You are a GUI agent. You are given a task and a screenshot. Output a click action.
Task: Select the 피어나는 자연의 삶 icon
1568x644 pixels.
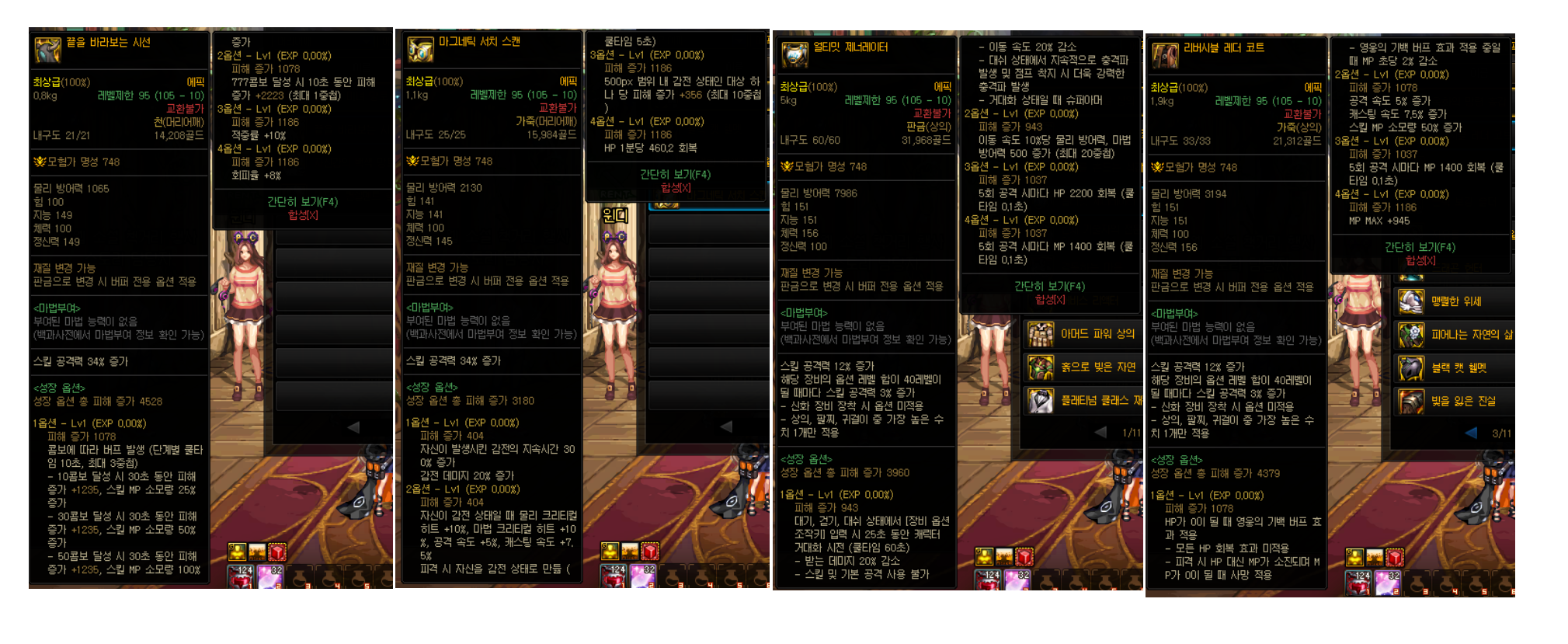(x=1412, y=336)
